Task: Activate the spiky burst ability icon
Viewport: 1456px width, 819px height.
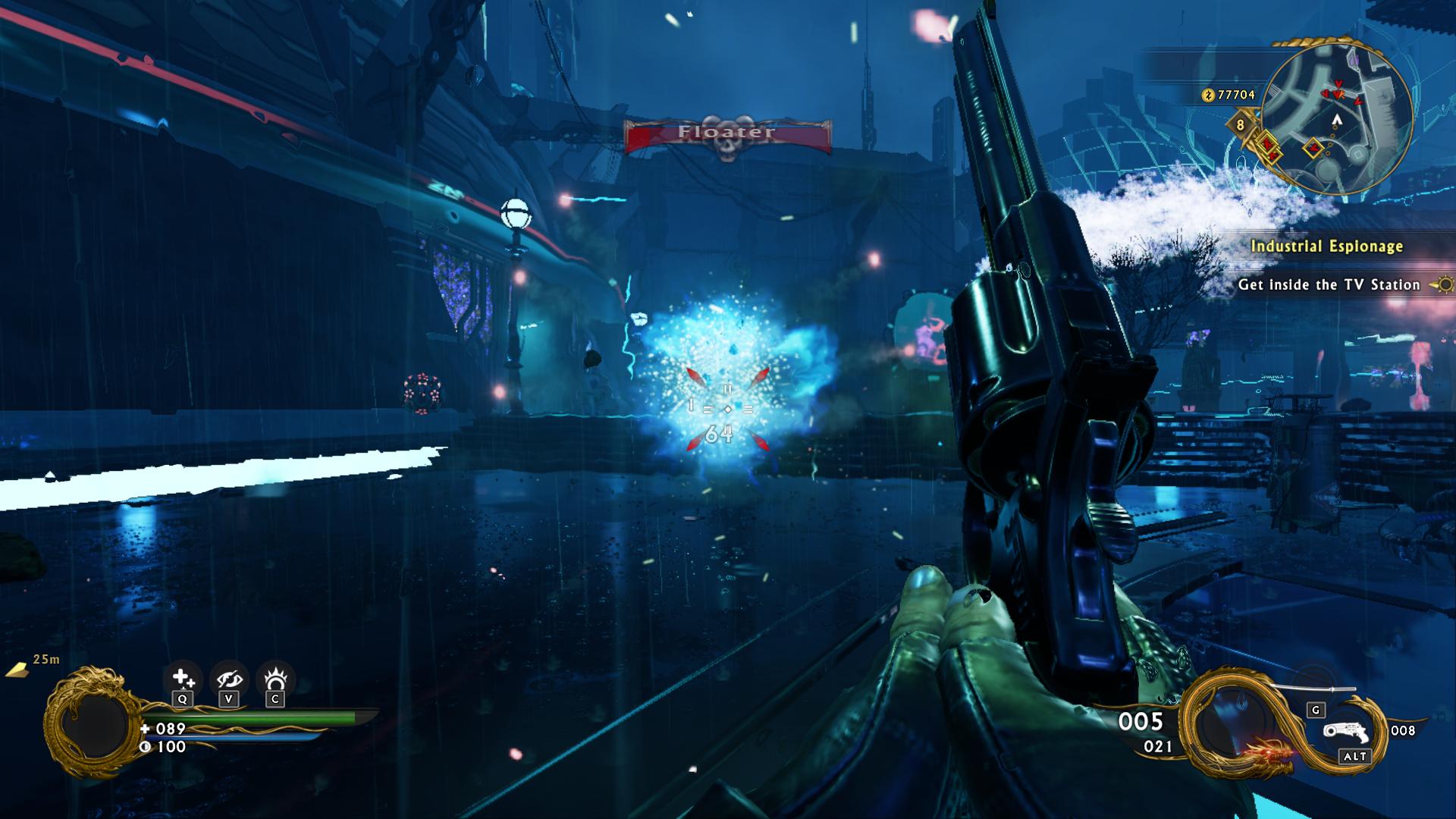Action: tap(275, 678)
